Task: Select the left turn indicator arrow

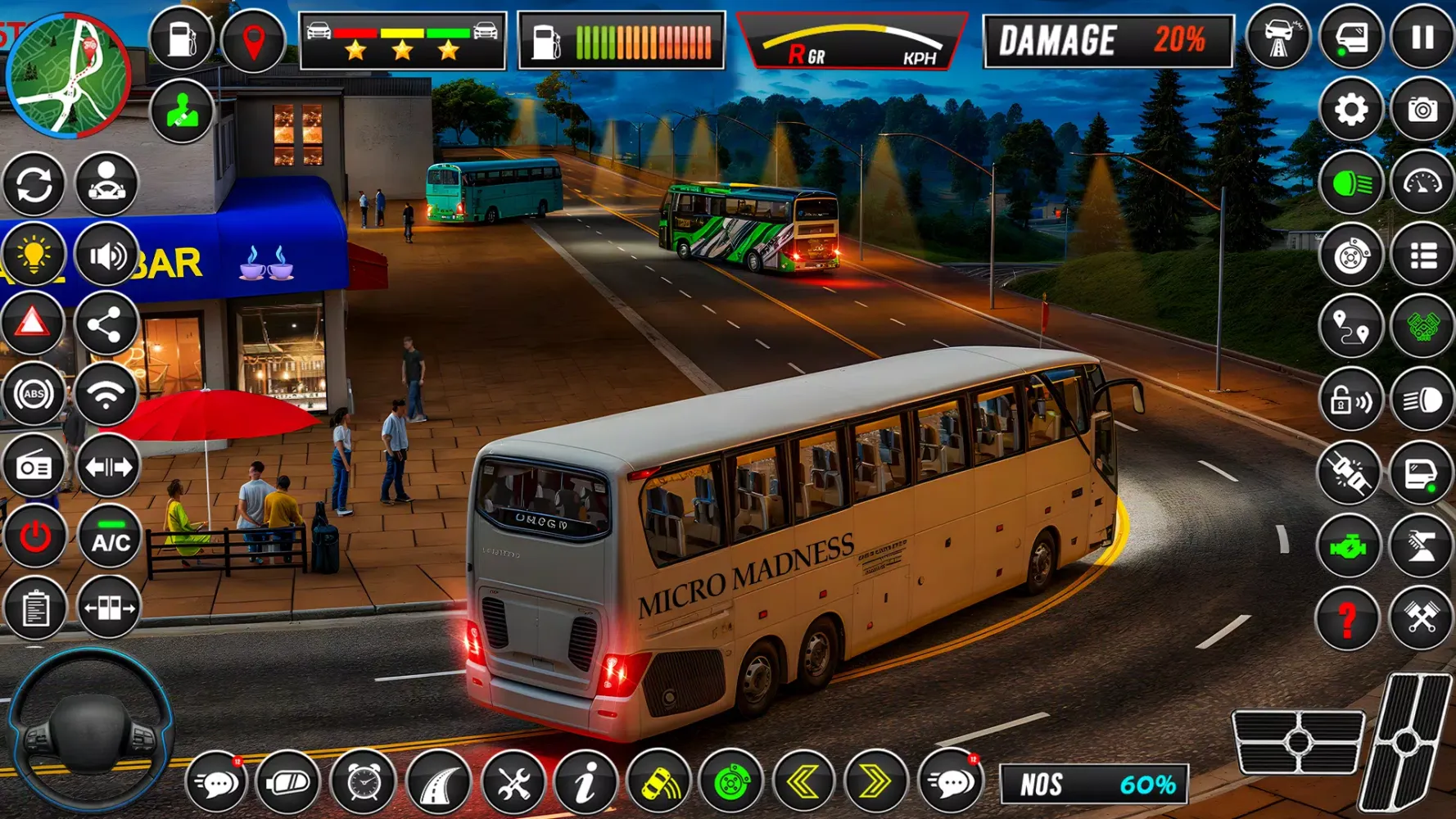Action: coord(803,783)
